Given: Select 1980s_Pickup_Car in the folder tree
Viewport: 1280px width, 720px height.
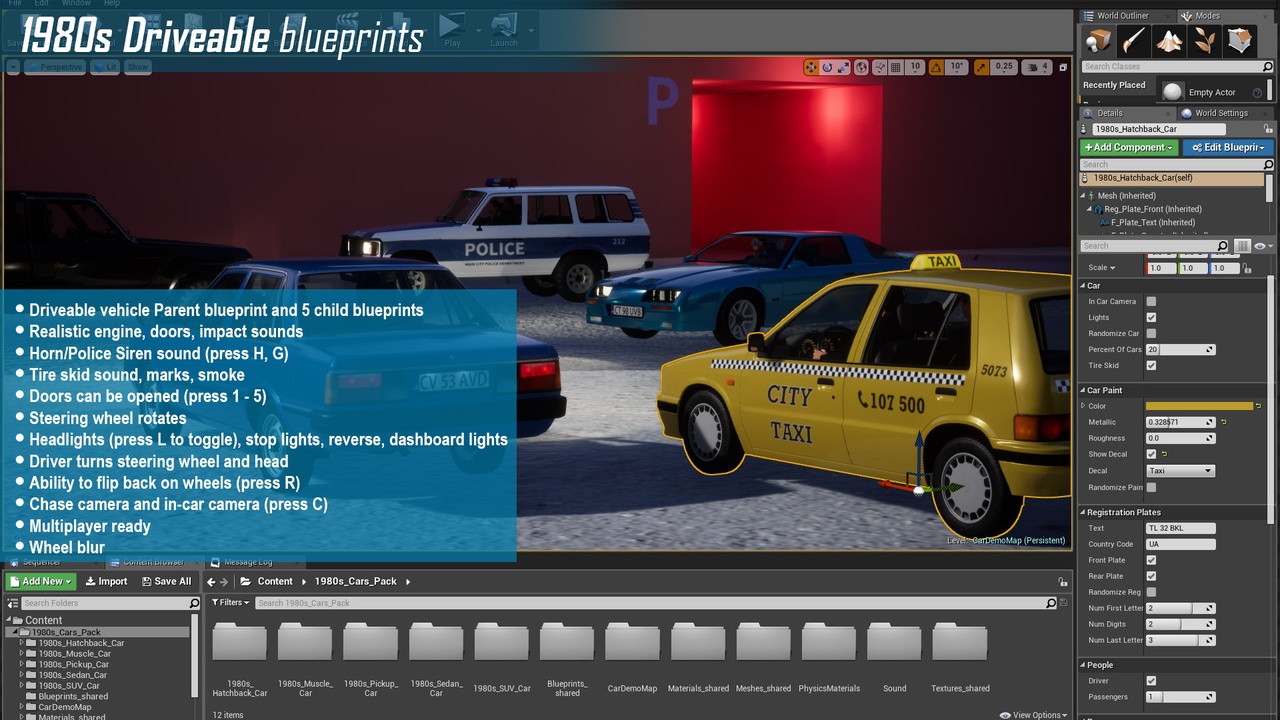Looking at the screenshot, I should click(x=73, y=664).
